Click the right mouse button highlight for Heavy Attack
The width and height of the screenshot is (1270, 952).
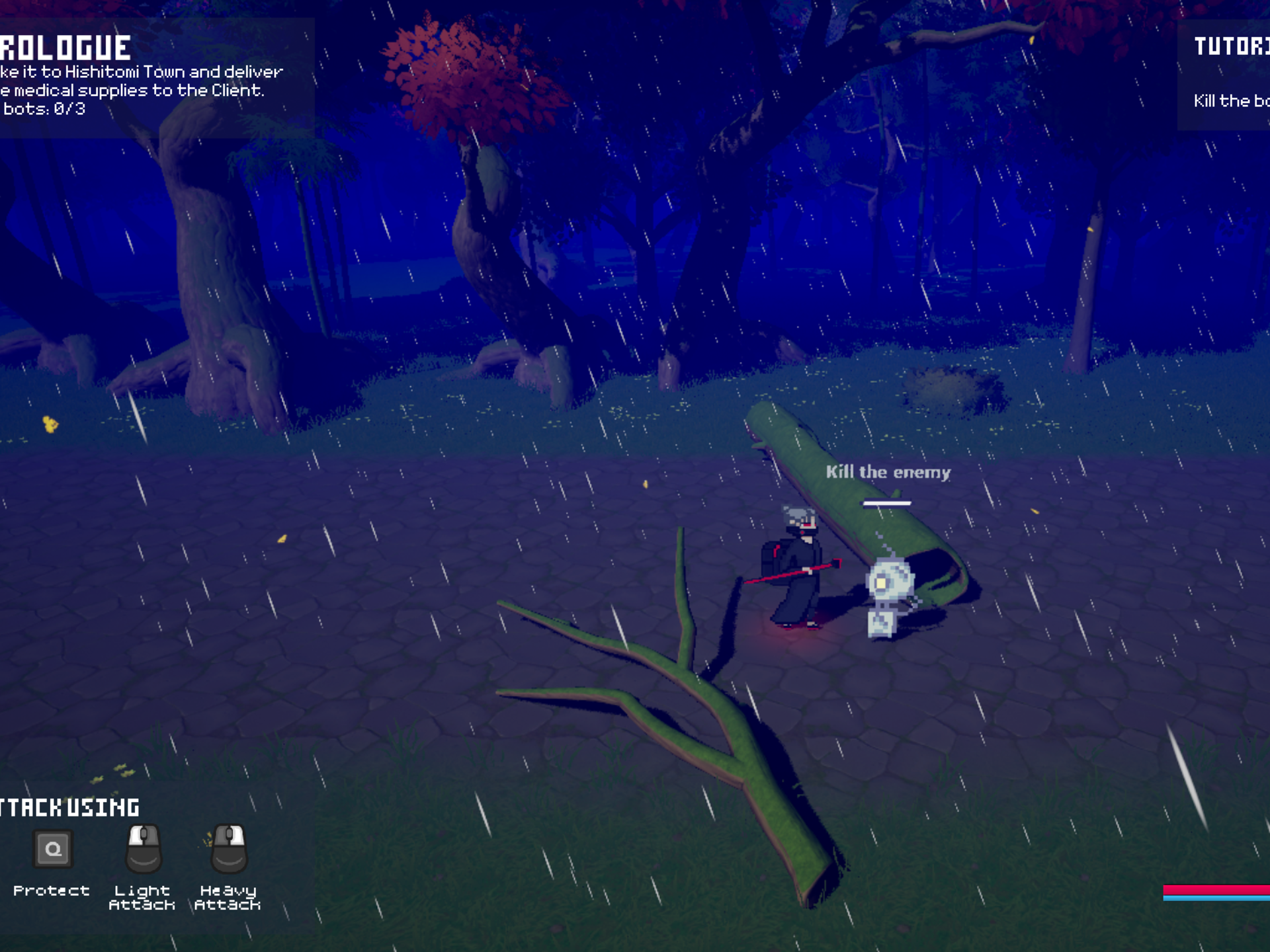tap(237, 836)
